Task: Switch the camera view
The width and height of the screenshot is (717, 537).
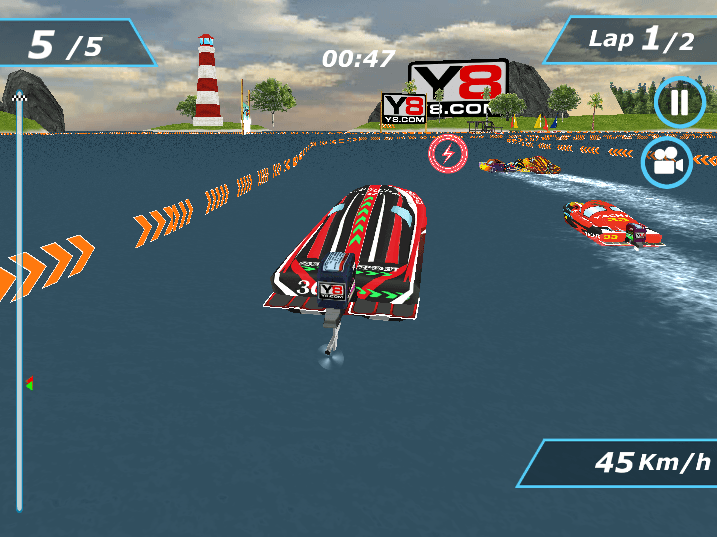Action: pyautogui.click(x=667, y=161)
